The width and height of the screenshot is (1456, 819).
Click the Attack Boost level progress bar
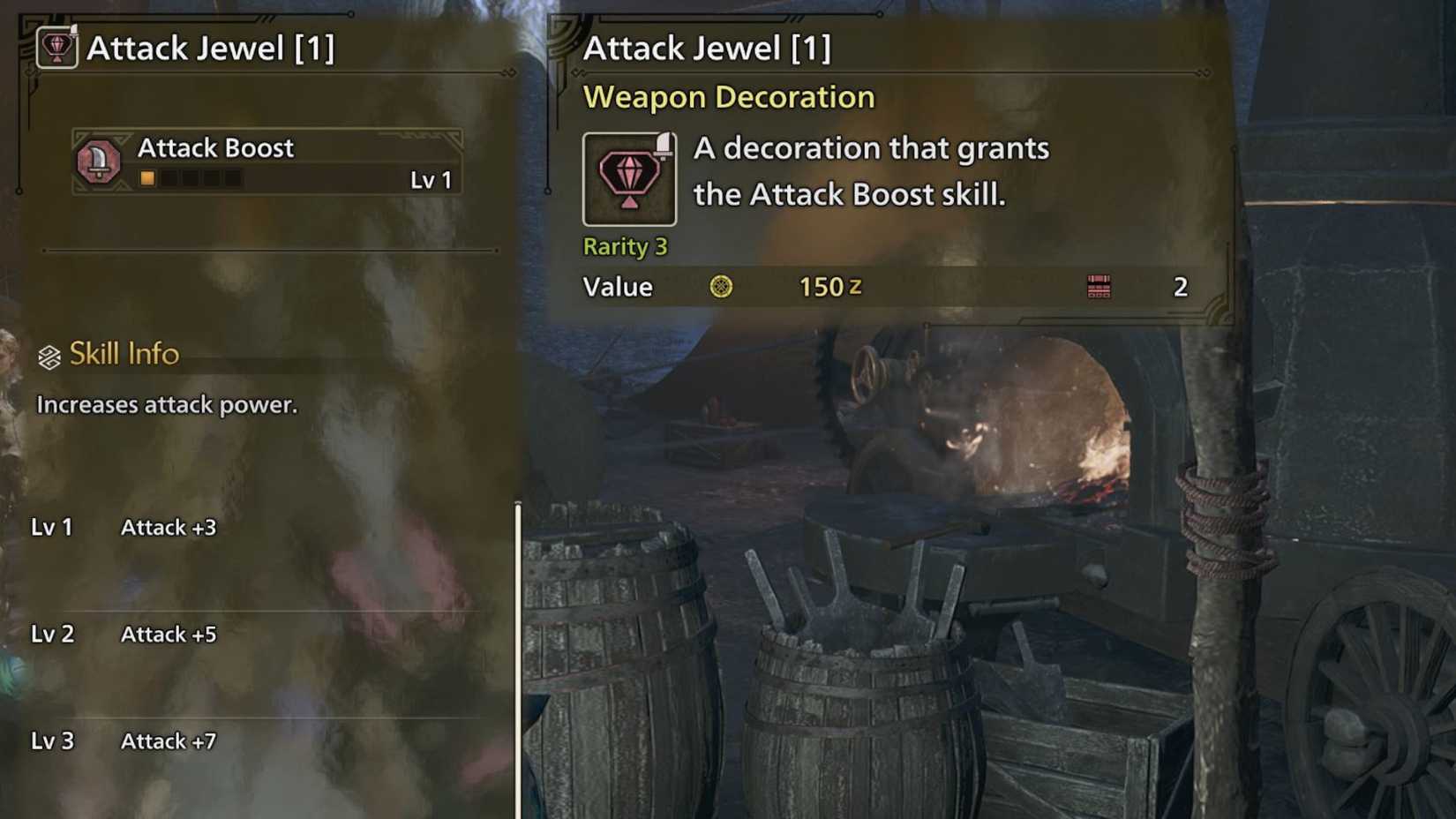191,177
